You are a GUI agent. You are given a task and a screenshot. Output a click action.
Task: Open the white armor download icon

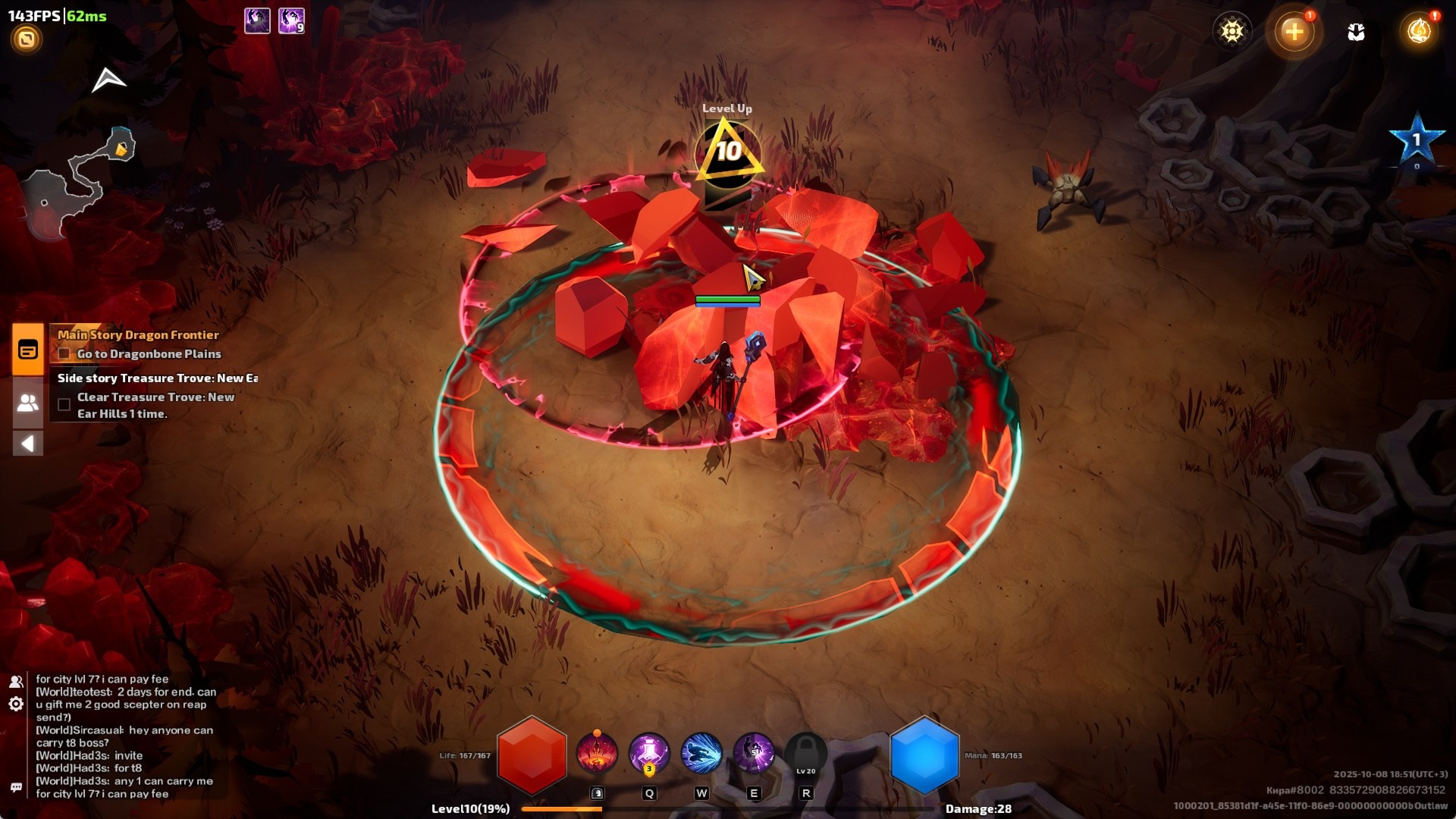coord(1356,32)
